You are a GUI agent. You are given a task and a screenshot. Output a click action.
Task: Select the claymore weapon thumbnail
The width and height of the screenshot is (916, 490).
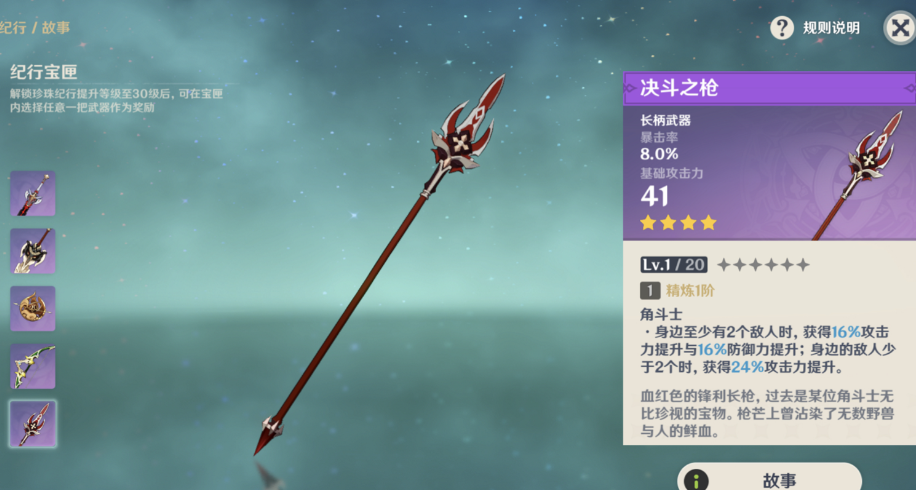tap(33, 250)
